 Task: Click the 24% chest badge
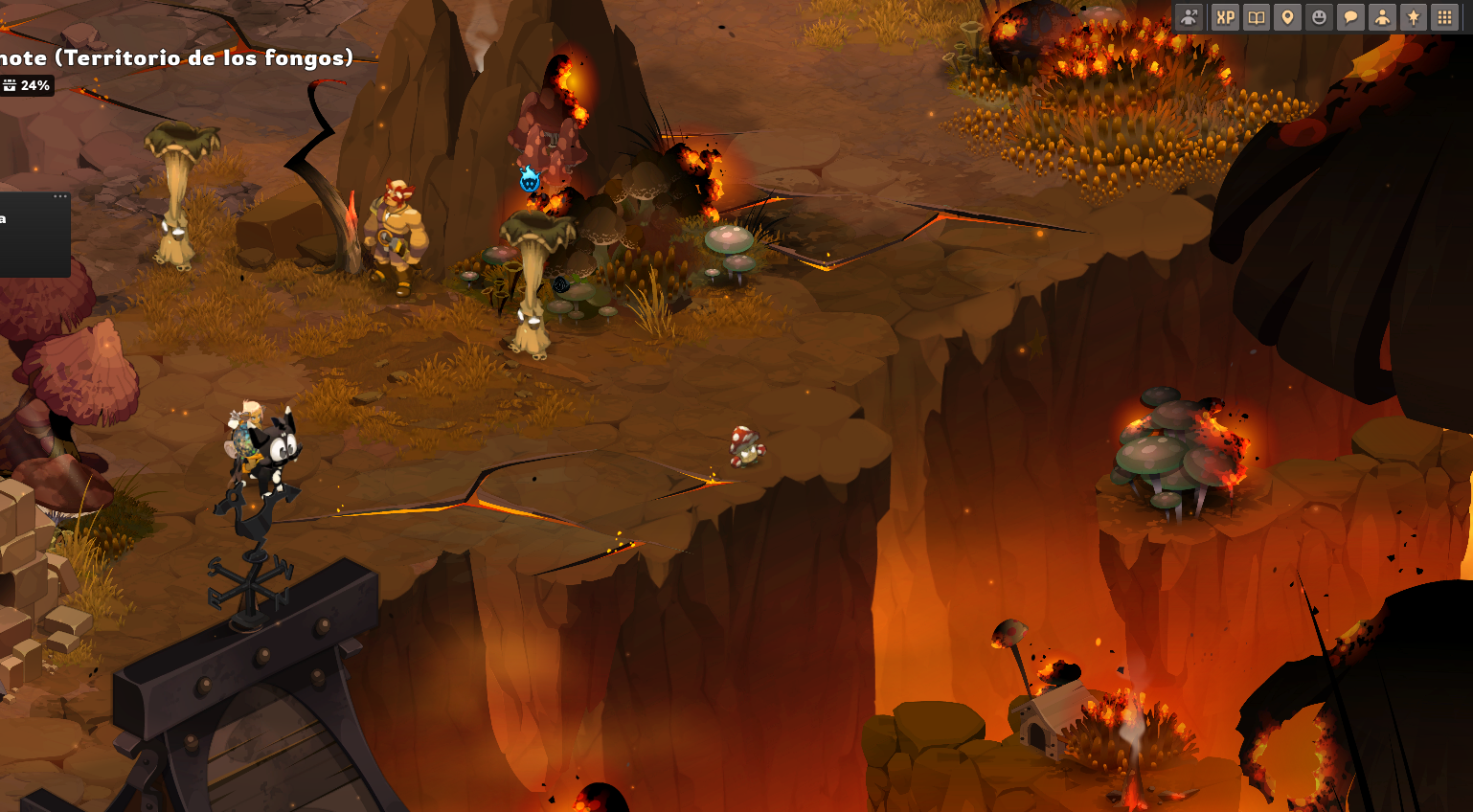(26, 86)
